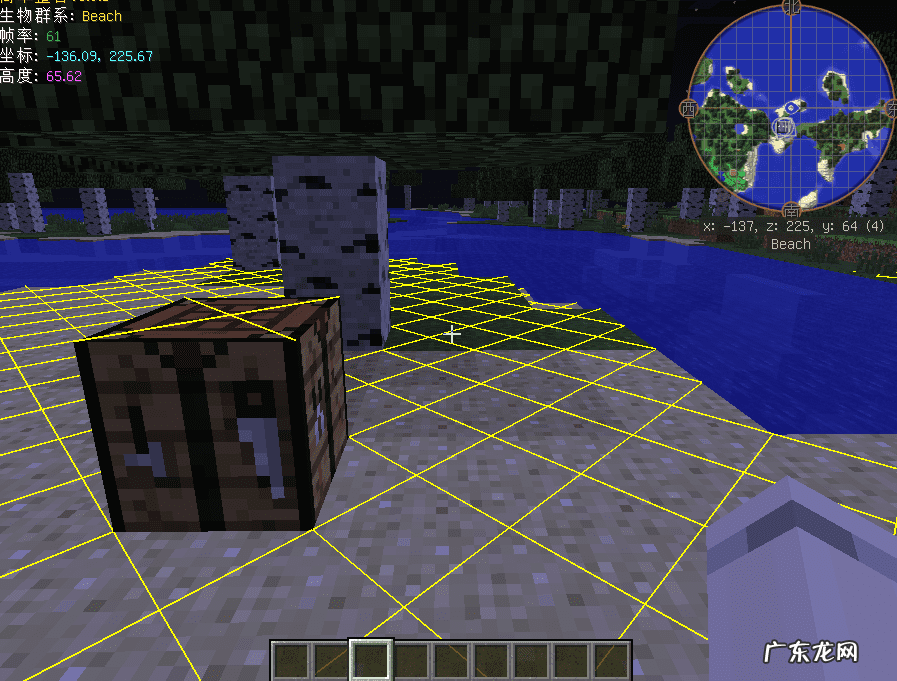Click the north (北) compass marker on minimap
897x681 pixels.
792,8
